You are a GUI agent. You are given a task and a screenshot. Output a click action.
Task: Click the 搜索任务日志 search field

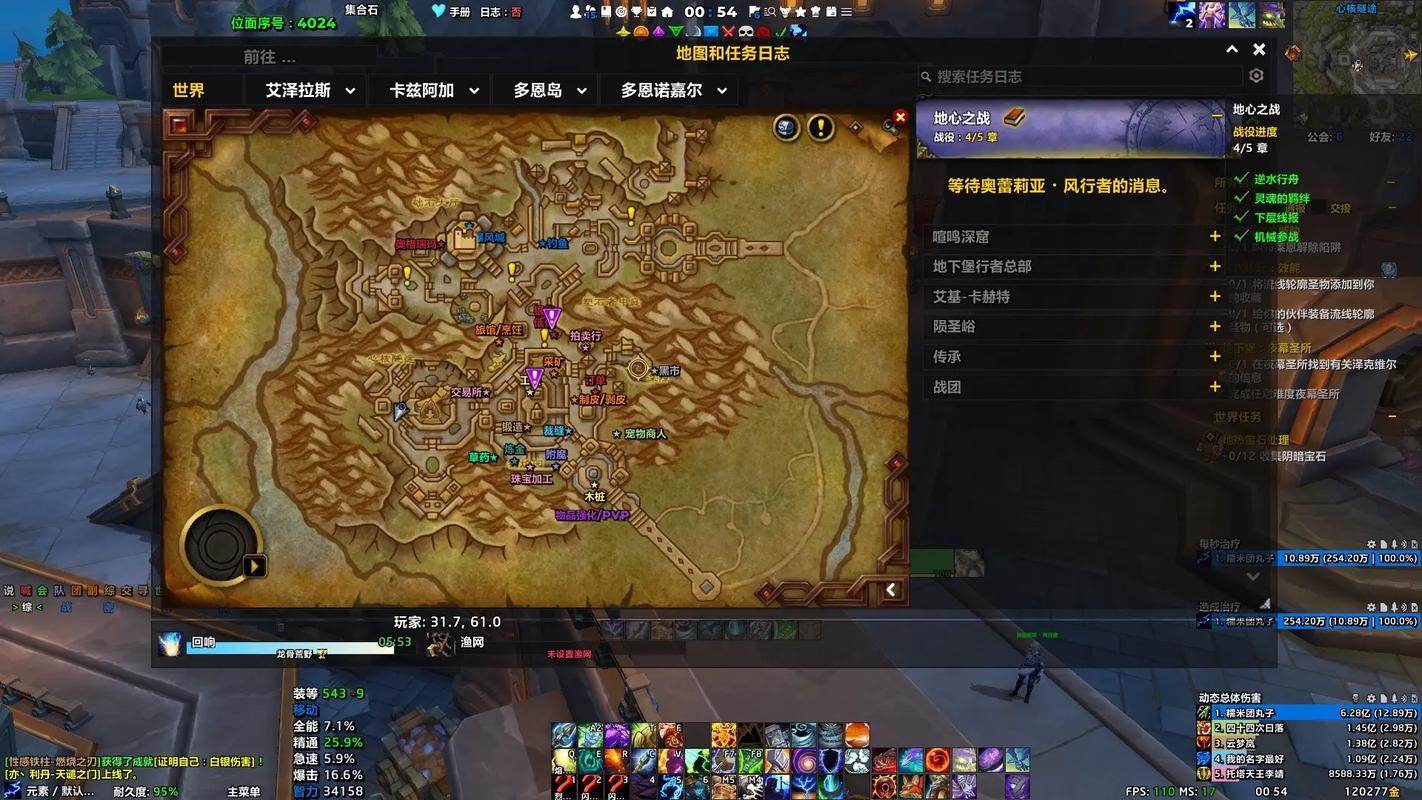[x=1080, y=75]
